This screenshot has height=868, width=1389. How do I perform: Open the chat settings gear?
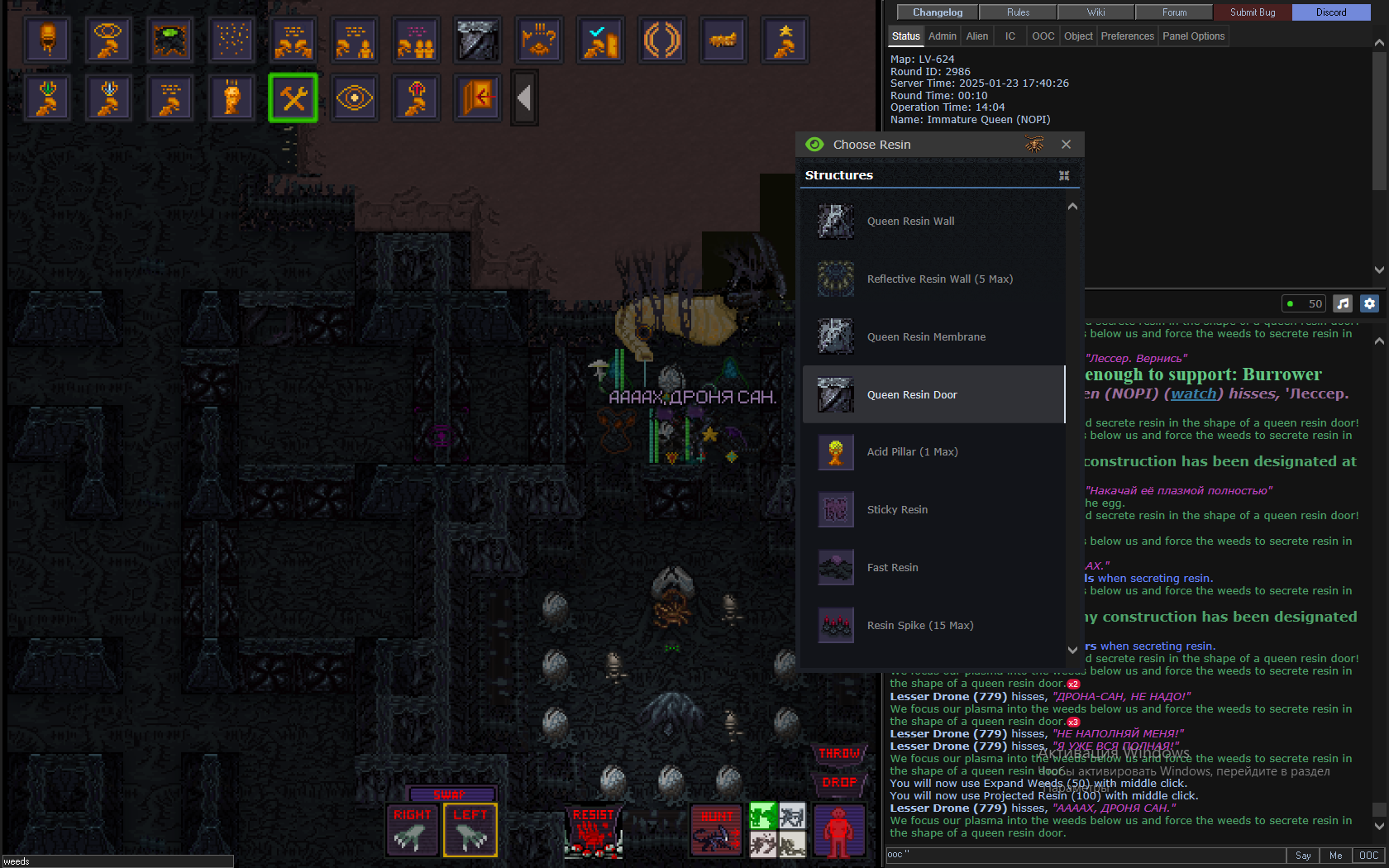click(x=1369, y=303)
